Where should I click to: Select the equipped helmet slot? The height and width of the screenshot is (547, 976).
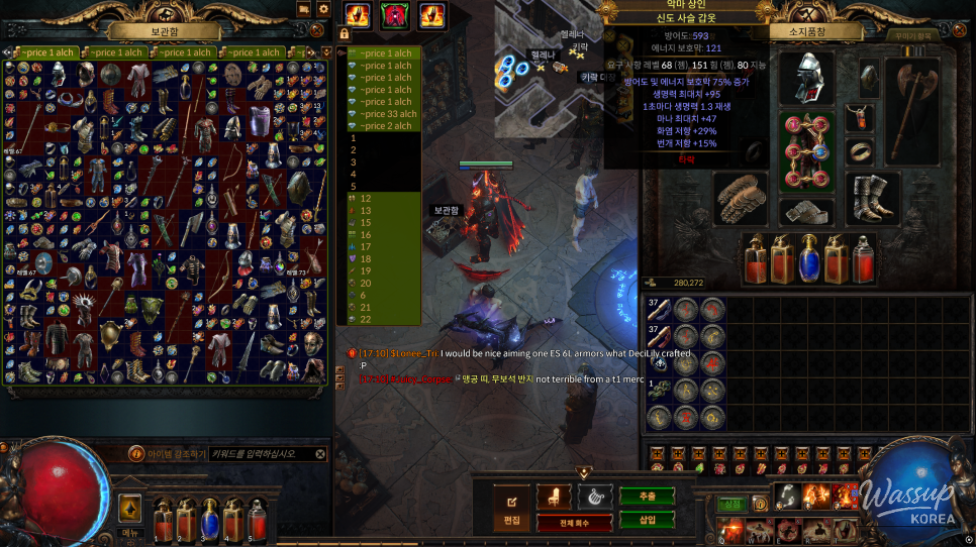806,77
